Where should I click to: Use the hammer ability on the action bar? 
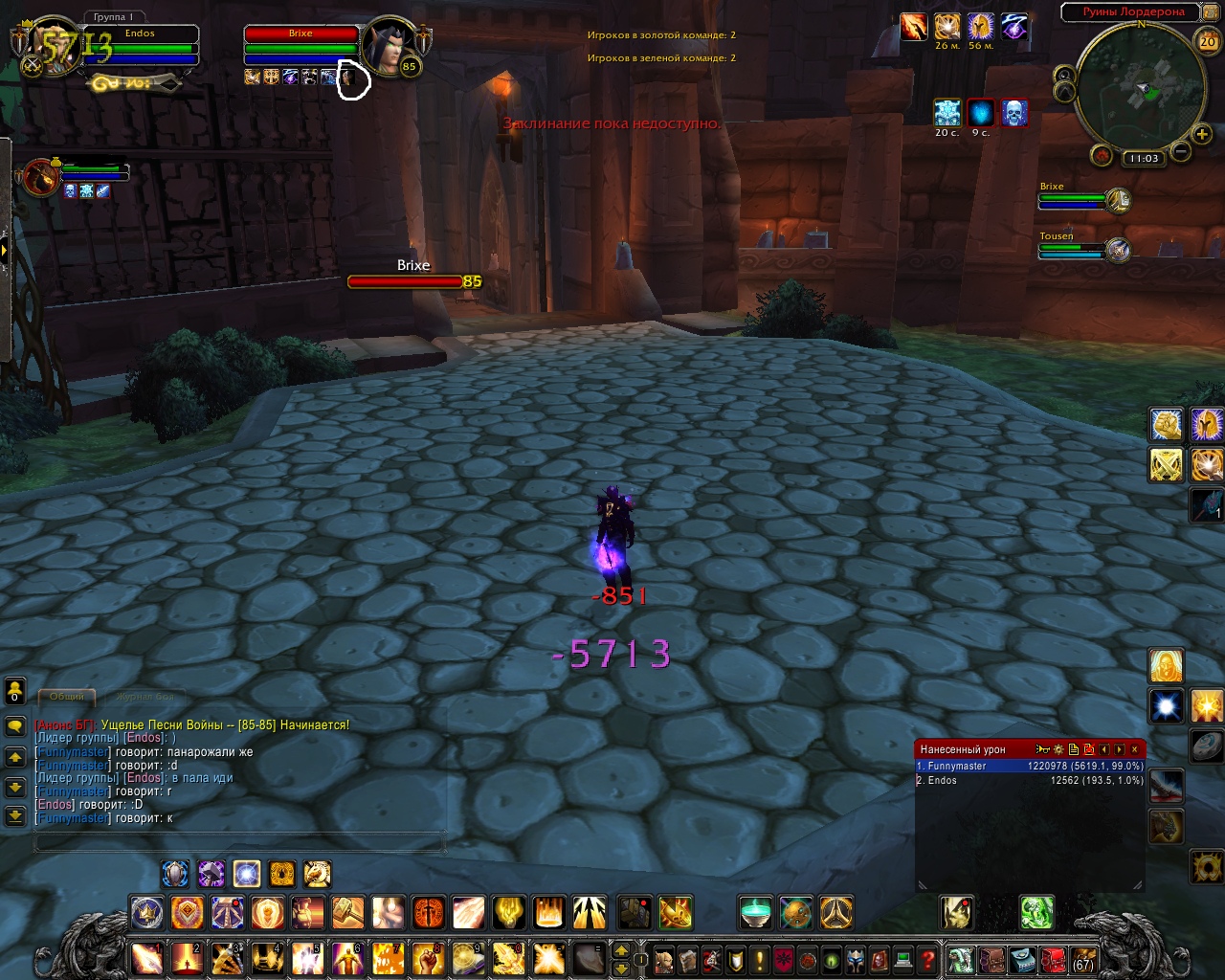coord(347,913)
